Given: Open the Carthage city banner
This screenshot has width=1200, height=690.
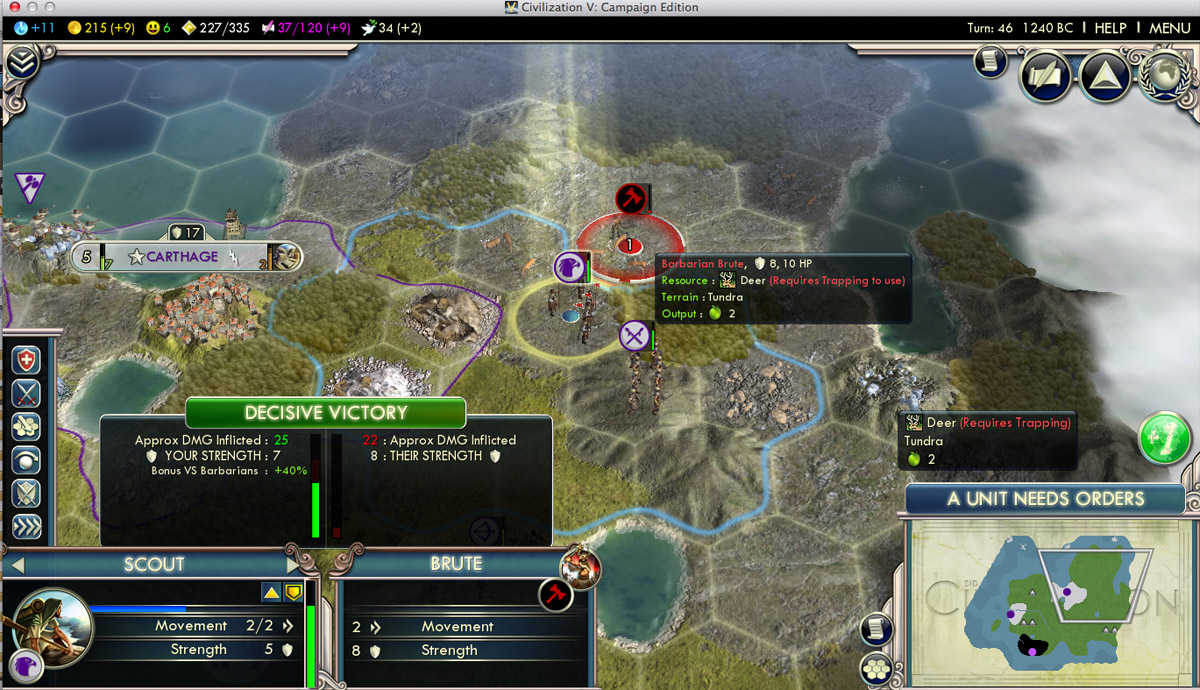Looking at the screenshot, I should point(182,257).
